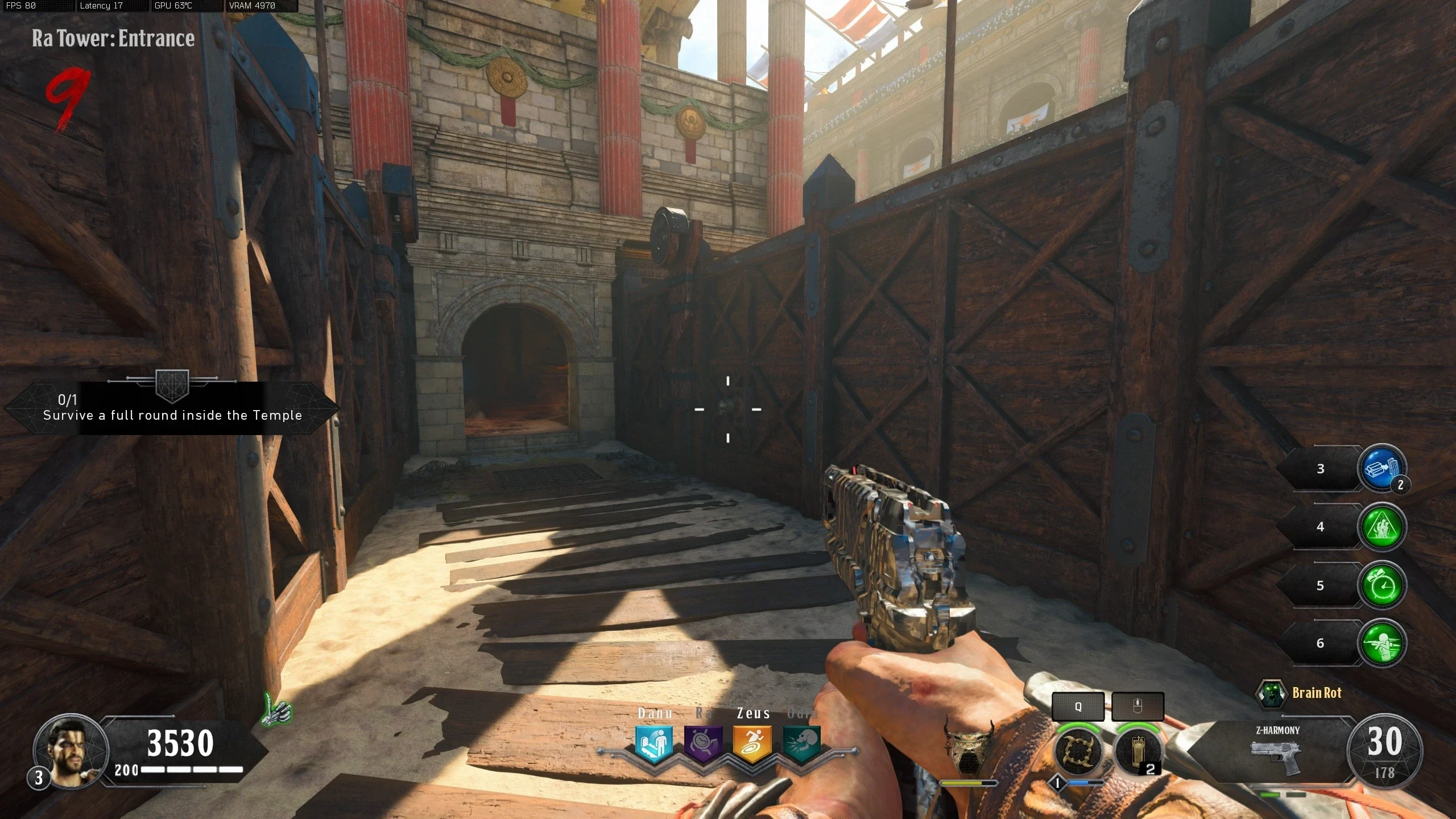Choose the green rocket launcher soldier elixir
This screenshot has width=1456, height=819.
1381,643
